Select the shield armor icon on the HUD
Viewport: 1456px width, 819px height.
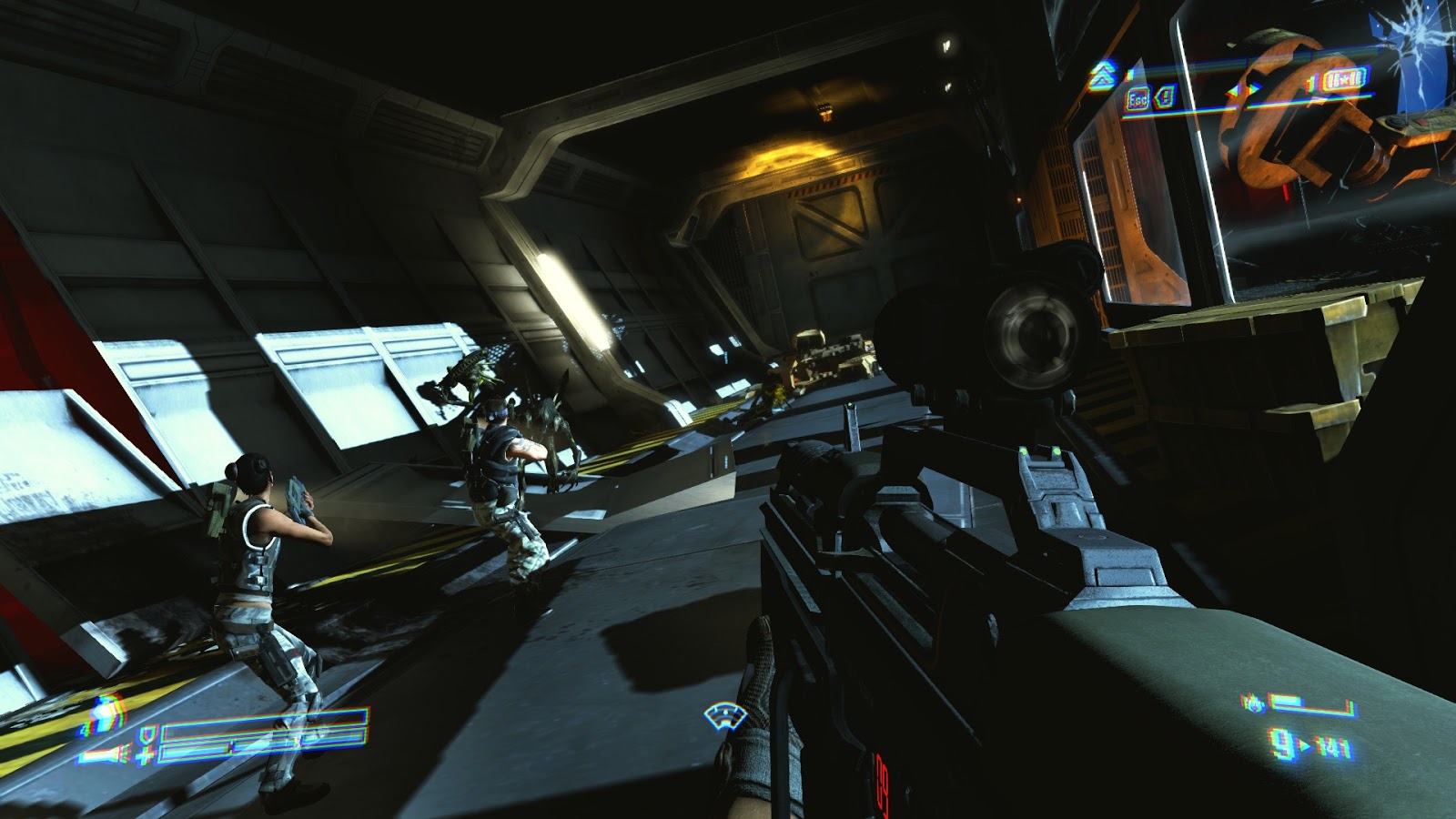(x=147, y=736)
